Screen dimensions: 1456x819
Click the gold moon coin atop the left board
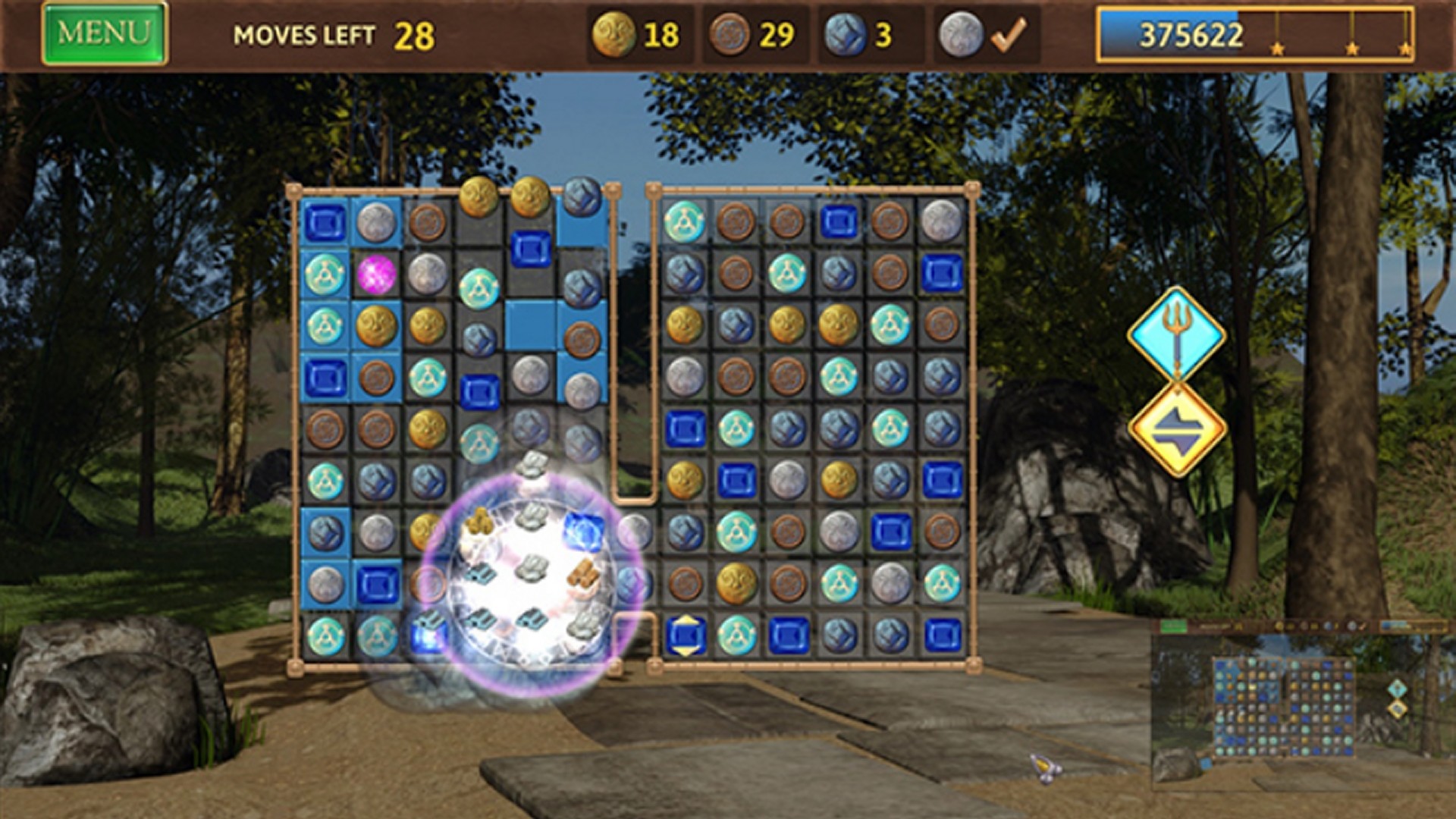pyautogui.click(x=476, y=196)
